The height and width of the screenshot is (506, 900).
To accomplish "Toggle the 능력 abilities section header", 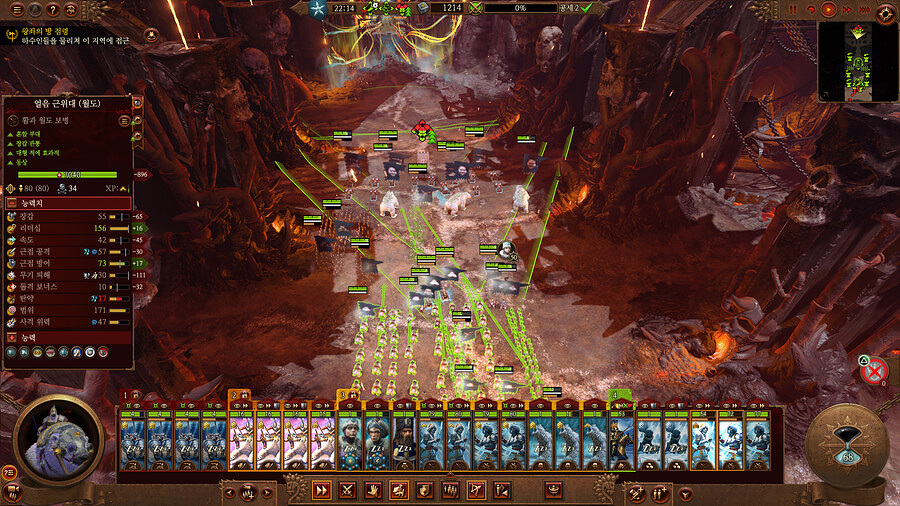I will coord(68,337).
